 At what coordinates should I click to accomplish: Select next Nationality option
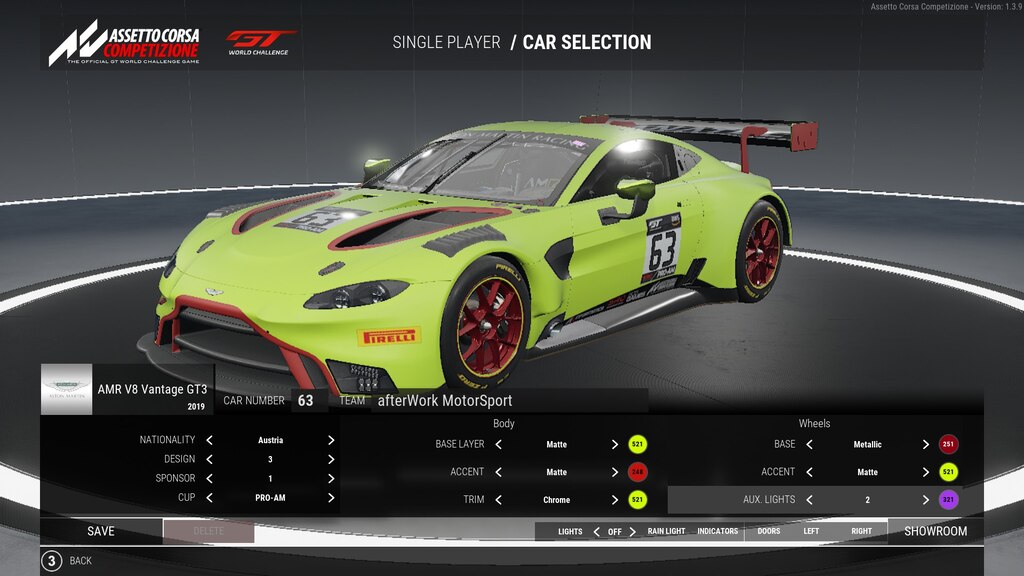point(330,440)
